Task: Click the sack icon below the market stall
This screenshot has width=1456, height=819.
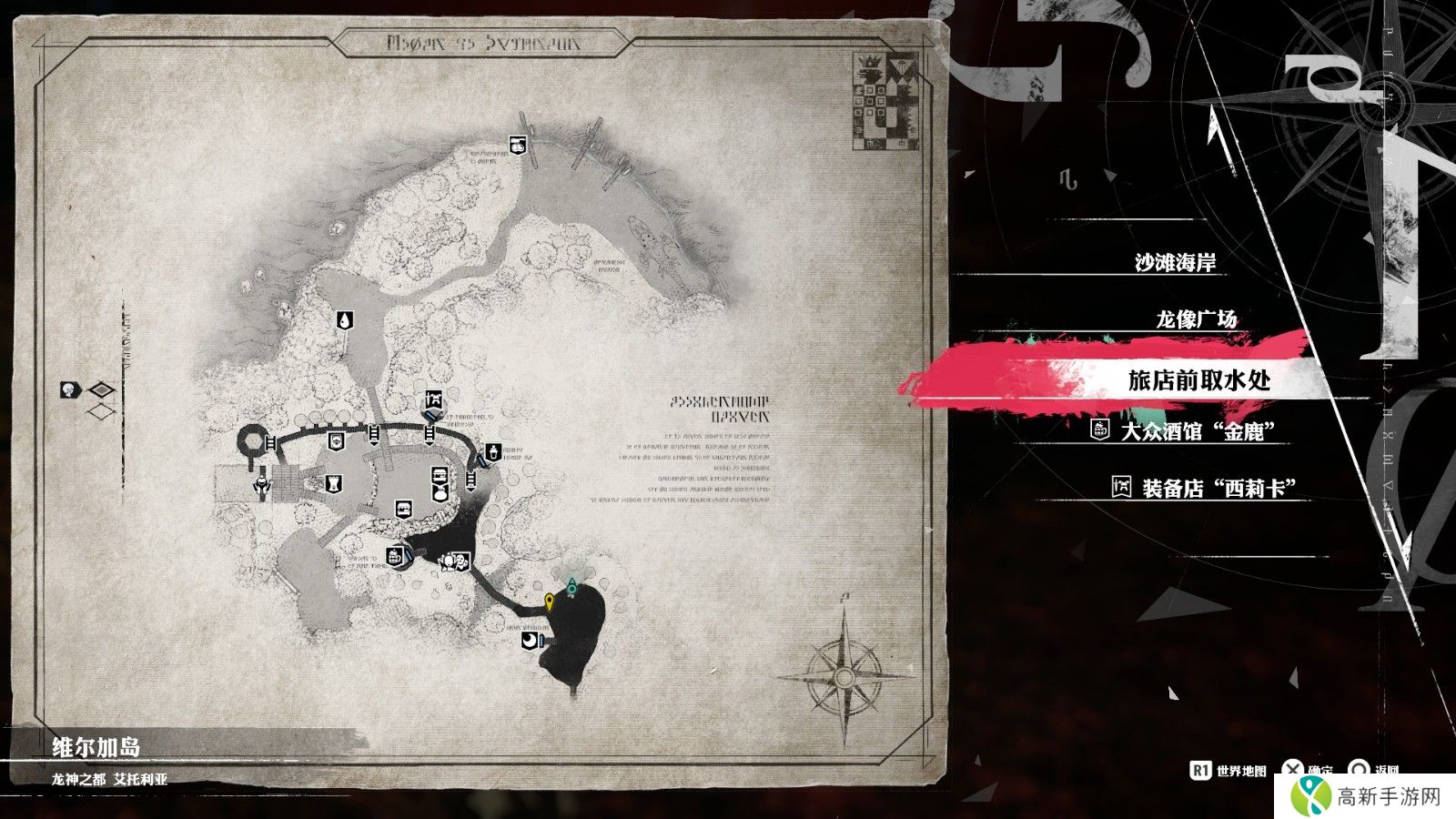Action: (x=440, y=494)
